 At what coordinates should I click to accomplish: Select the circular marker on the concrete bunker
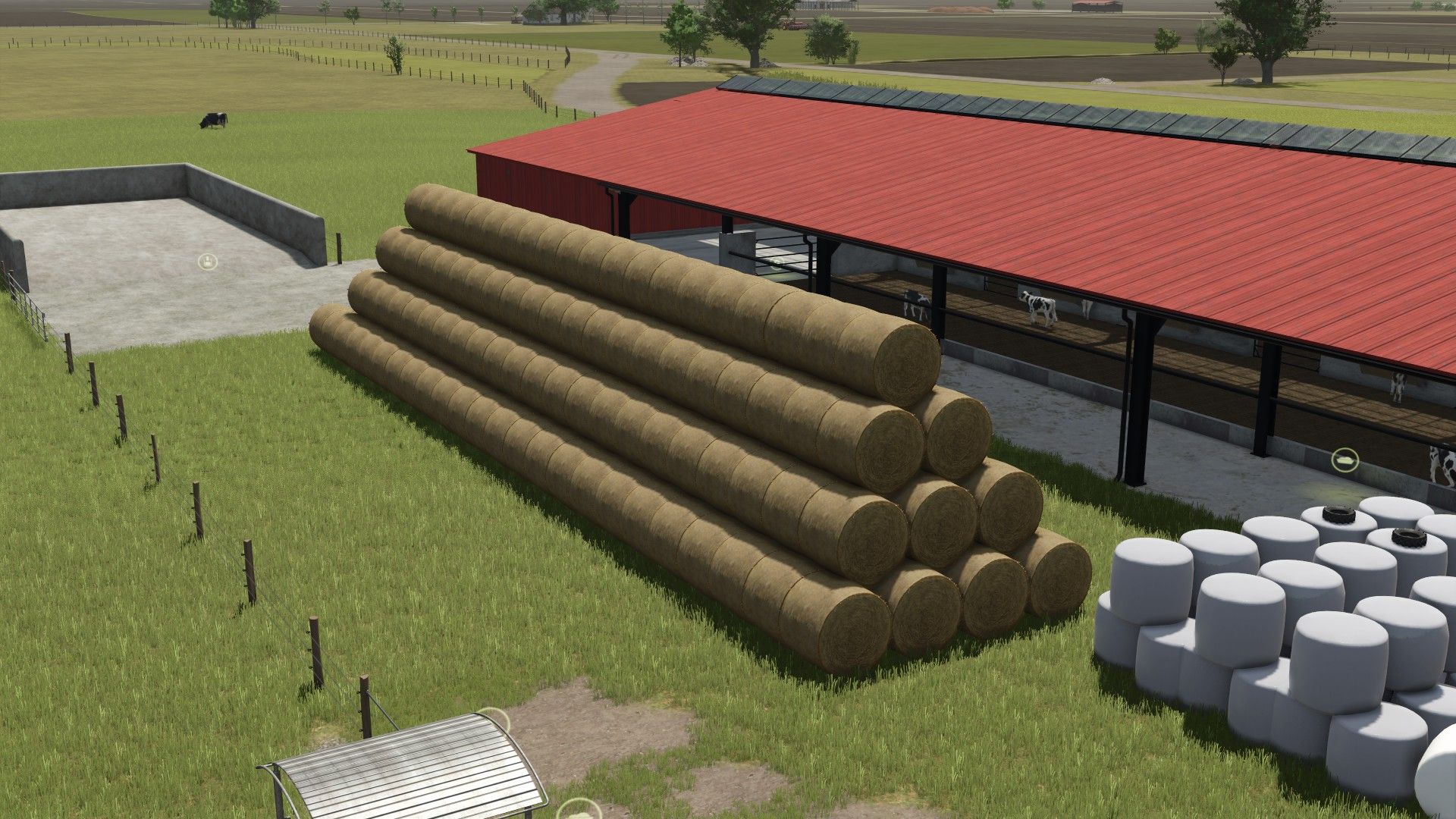pyautogui.click(x=208, y=262)
